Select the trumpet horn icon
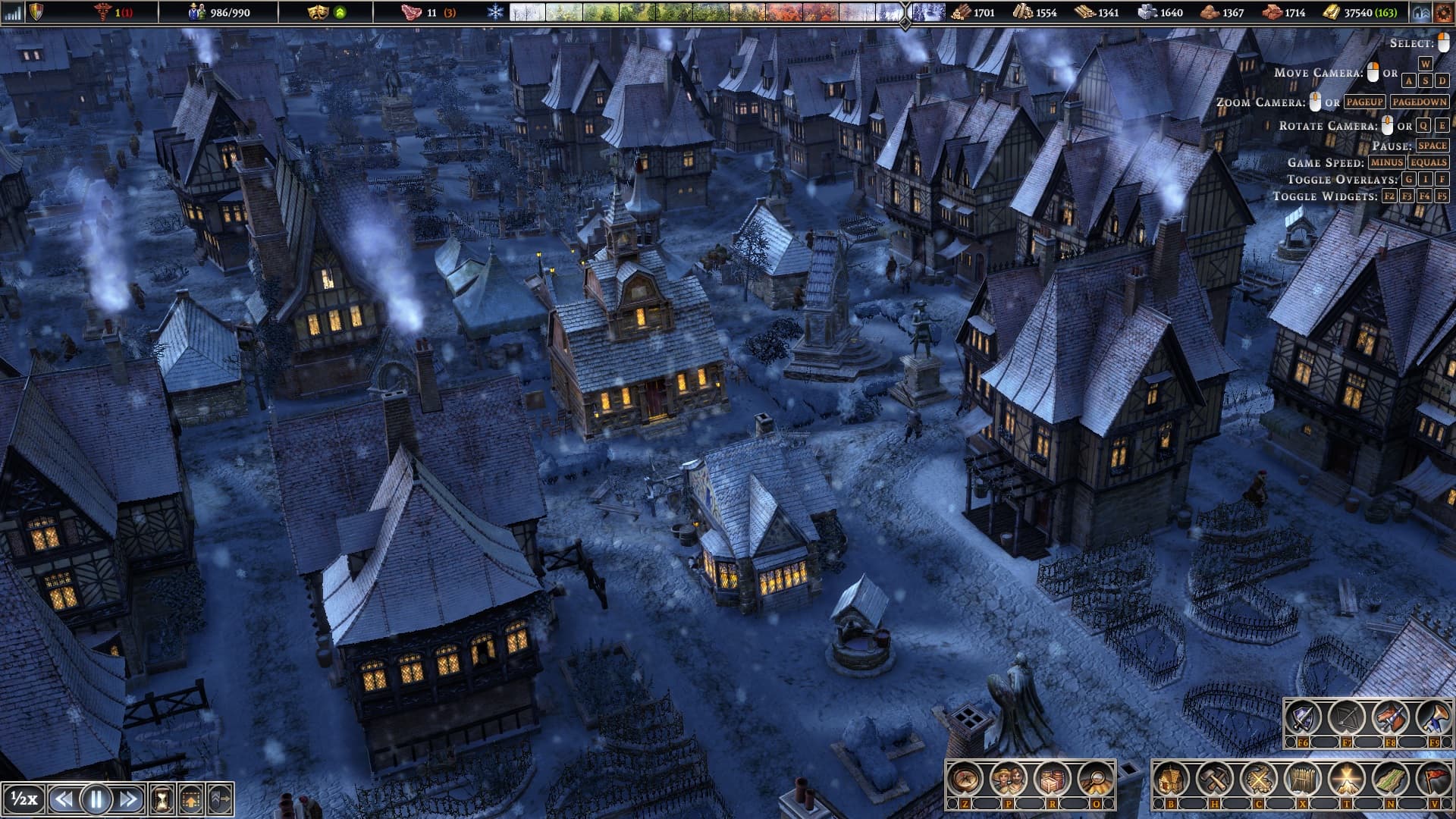The image size is (1456, 819). [x=1434, y=718]
